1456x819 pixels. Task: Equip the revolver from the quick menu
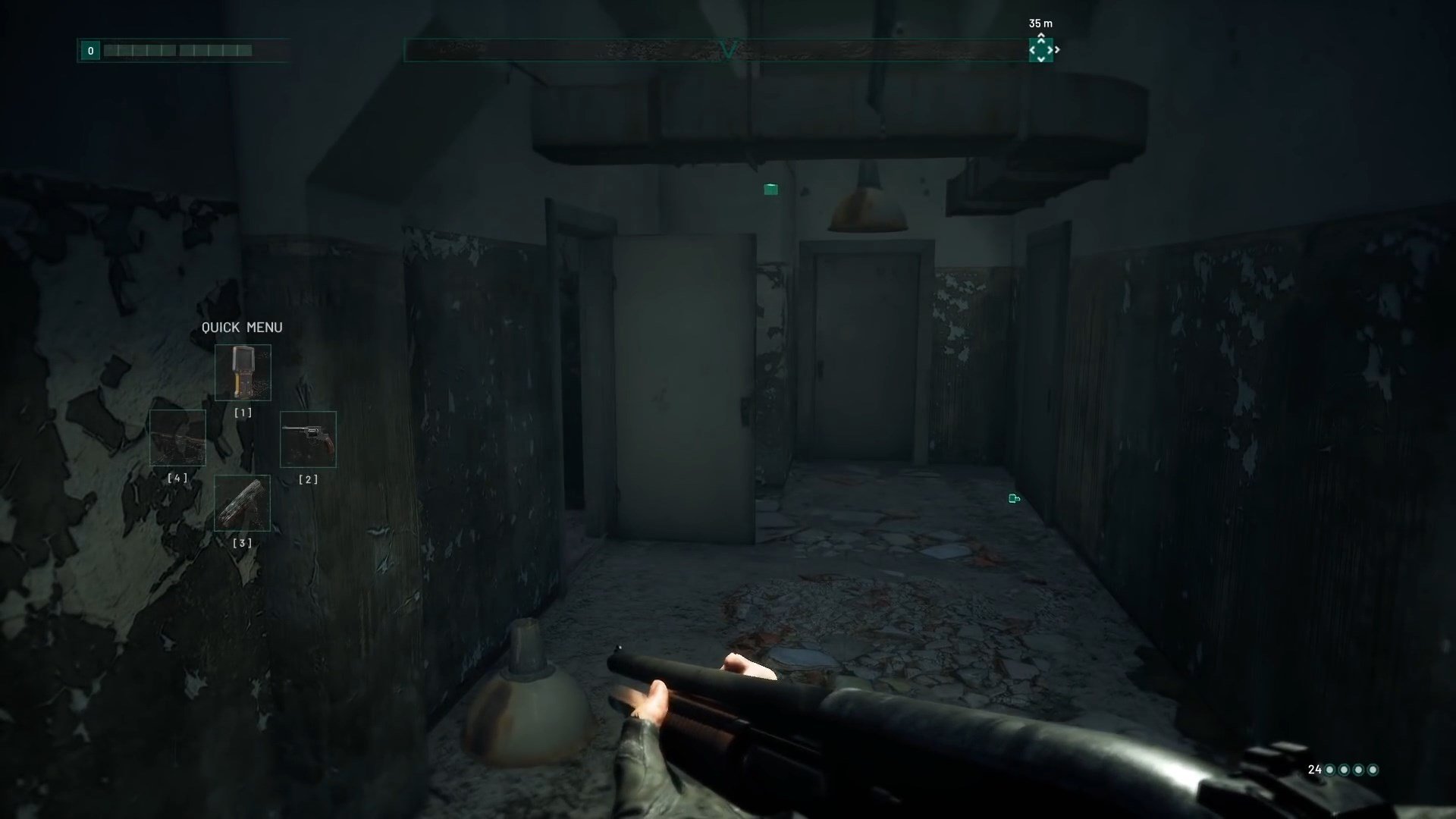pos(308,439)
